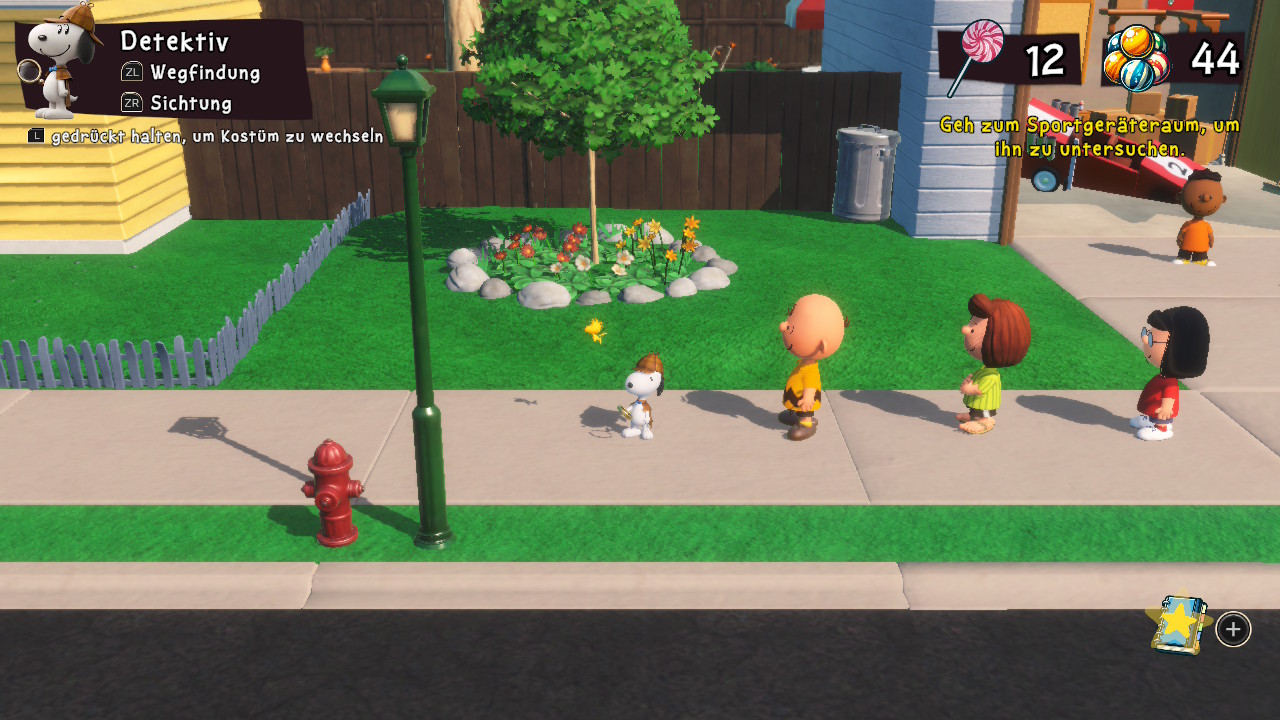Open the star journal book
Screen dimensions: 1280x720
1179,625
